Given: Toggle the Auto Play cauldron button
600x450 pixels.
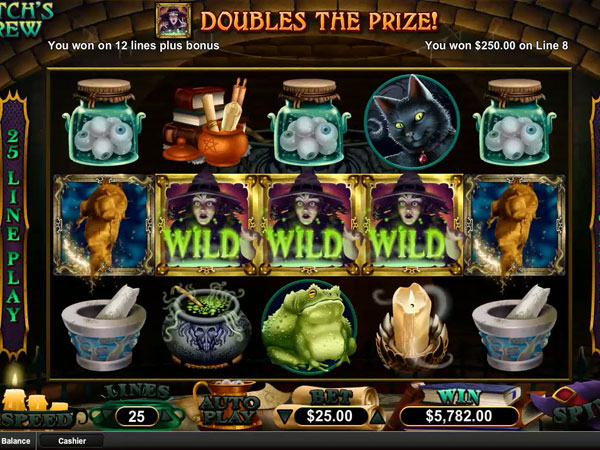Looking at the screenshot, I should (227, 408).
